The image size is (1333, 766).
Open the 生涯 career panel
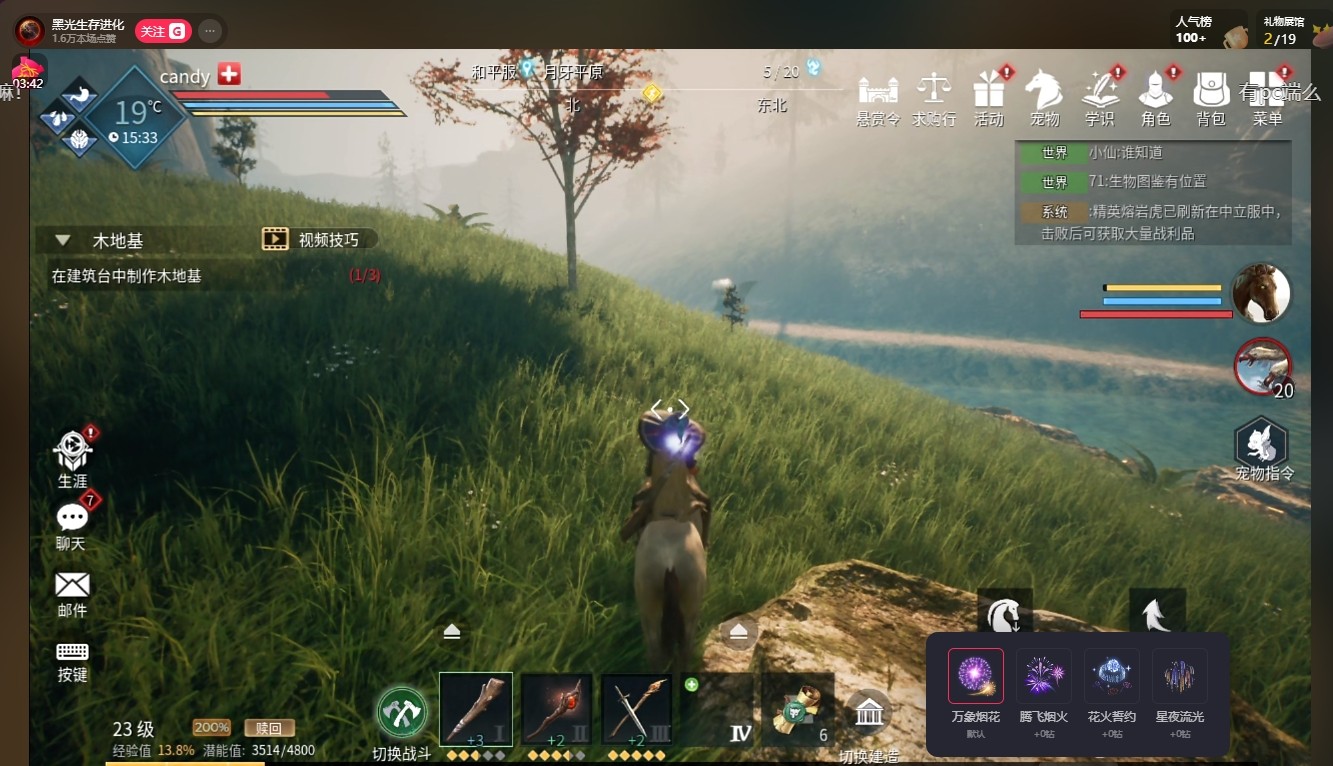pyautogui.click(x=72, y=456)
